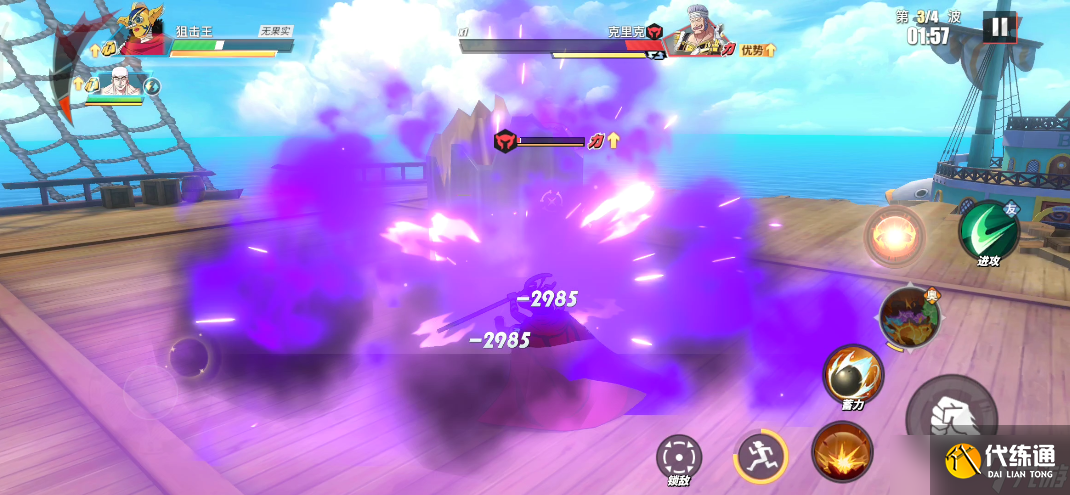Use the 奥 ultimate skill icon
The width and height of the screenshot is (1070, 495).
tap(909, 317)
